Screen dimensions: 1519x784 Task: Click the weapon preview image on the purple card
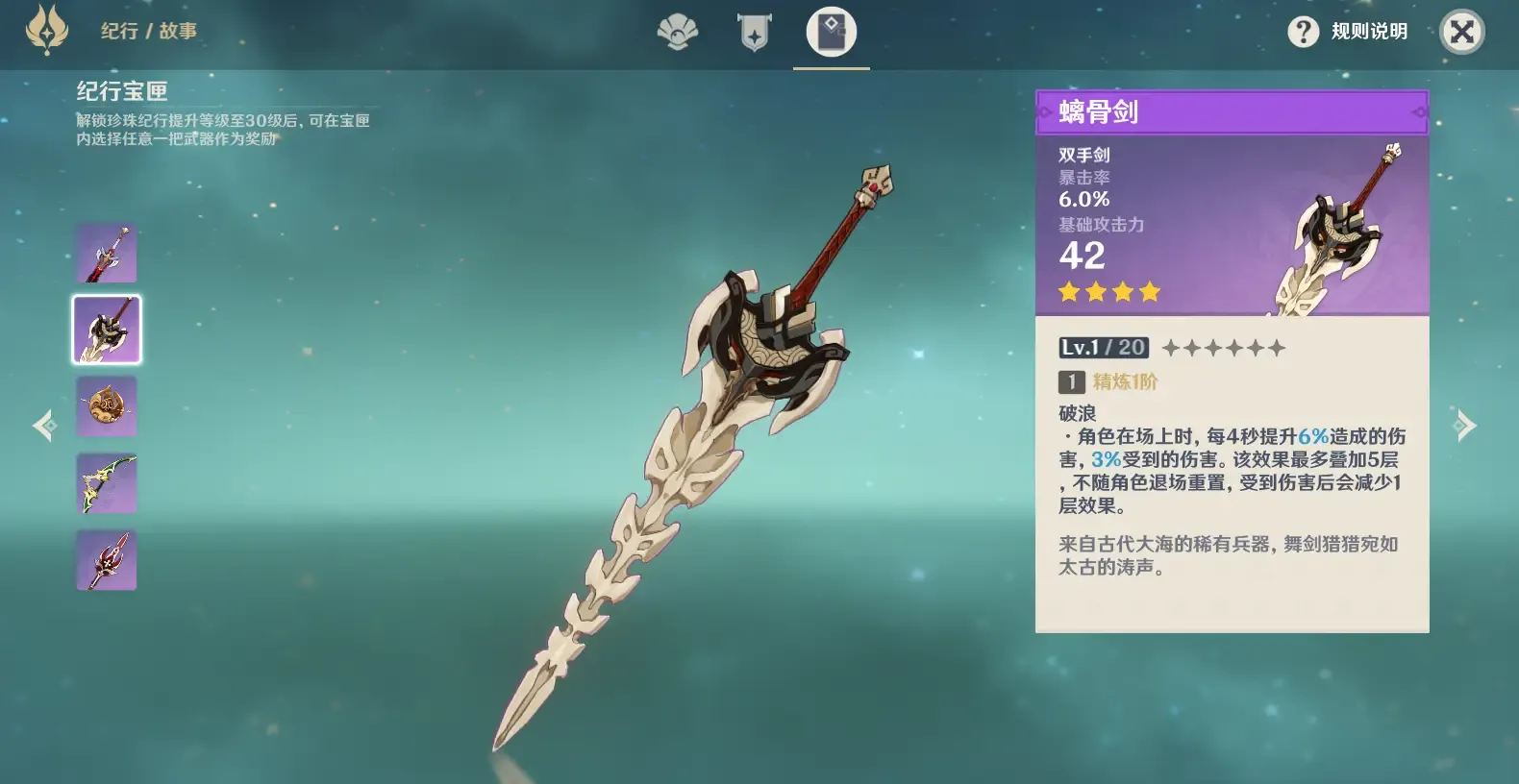(x=1336, y=231)
